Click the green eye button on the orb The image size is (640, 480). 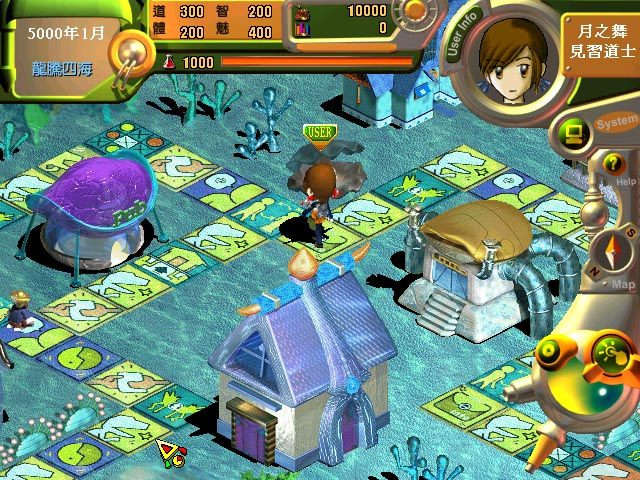point(550,352)
